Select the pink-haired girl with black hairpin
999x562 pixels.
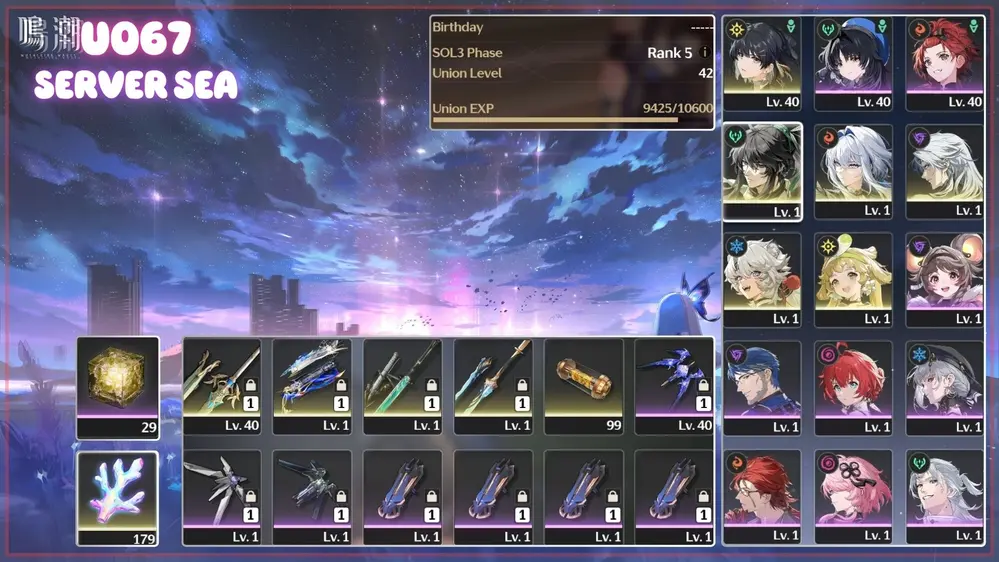(853, 490)
